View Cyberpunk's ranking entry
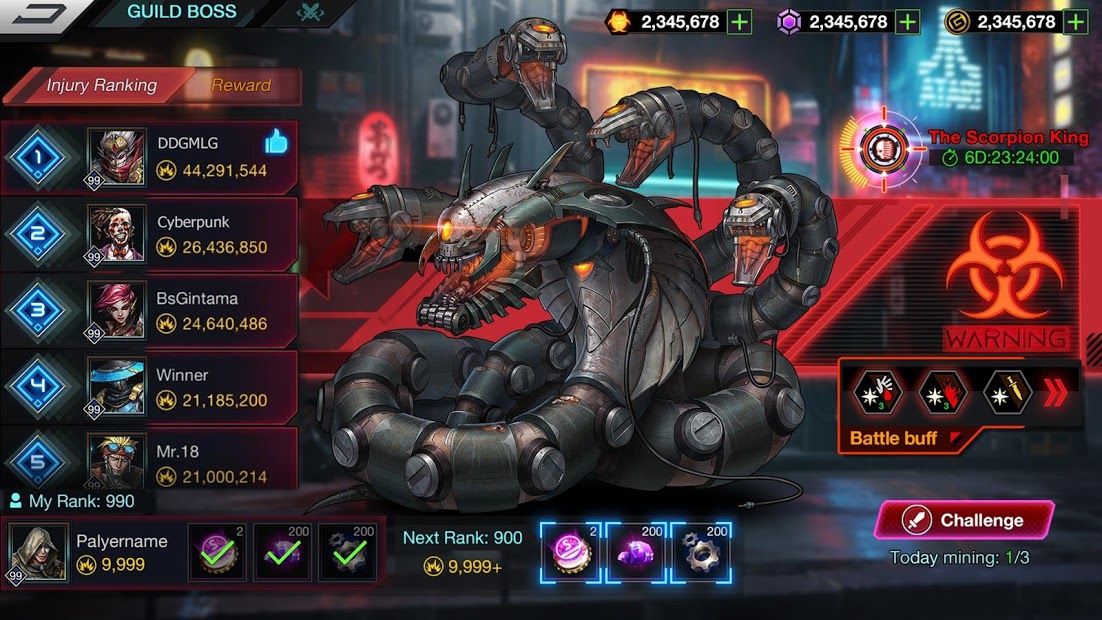 150,234
